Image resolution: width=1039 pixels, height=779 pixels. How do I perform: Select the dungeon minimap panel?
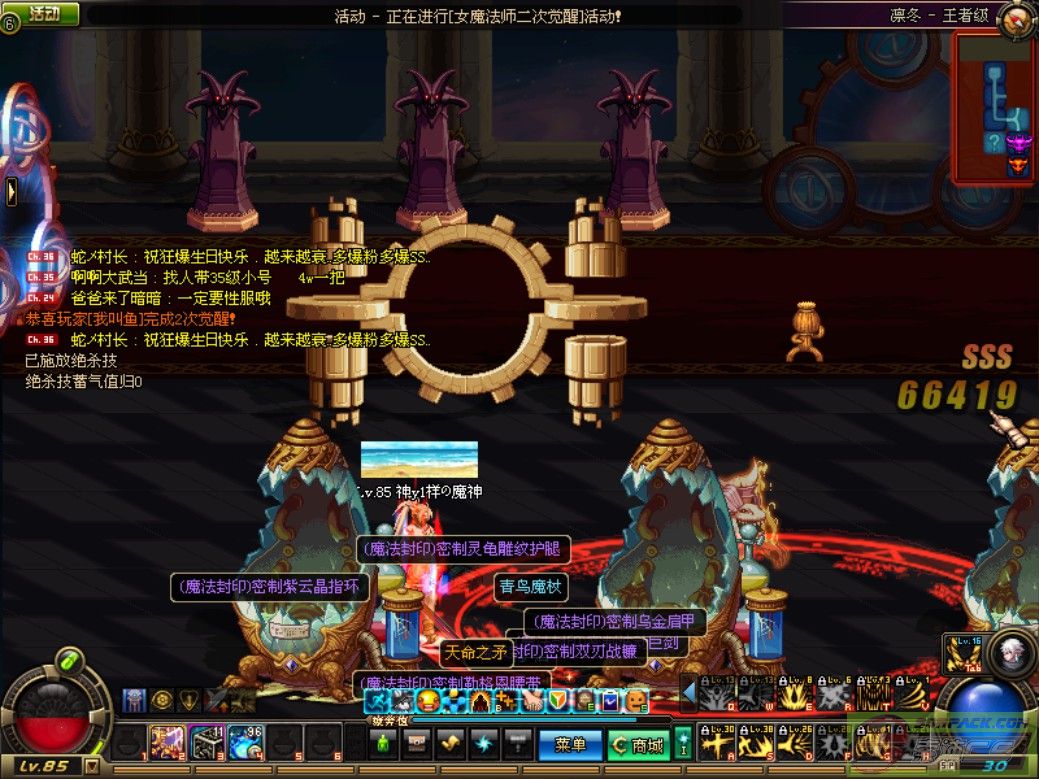pos(993,108)
